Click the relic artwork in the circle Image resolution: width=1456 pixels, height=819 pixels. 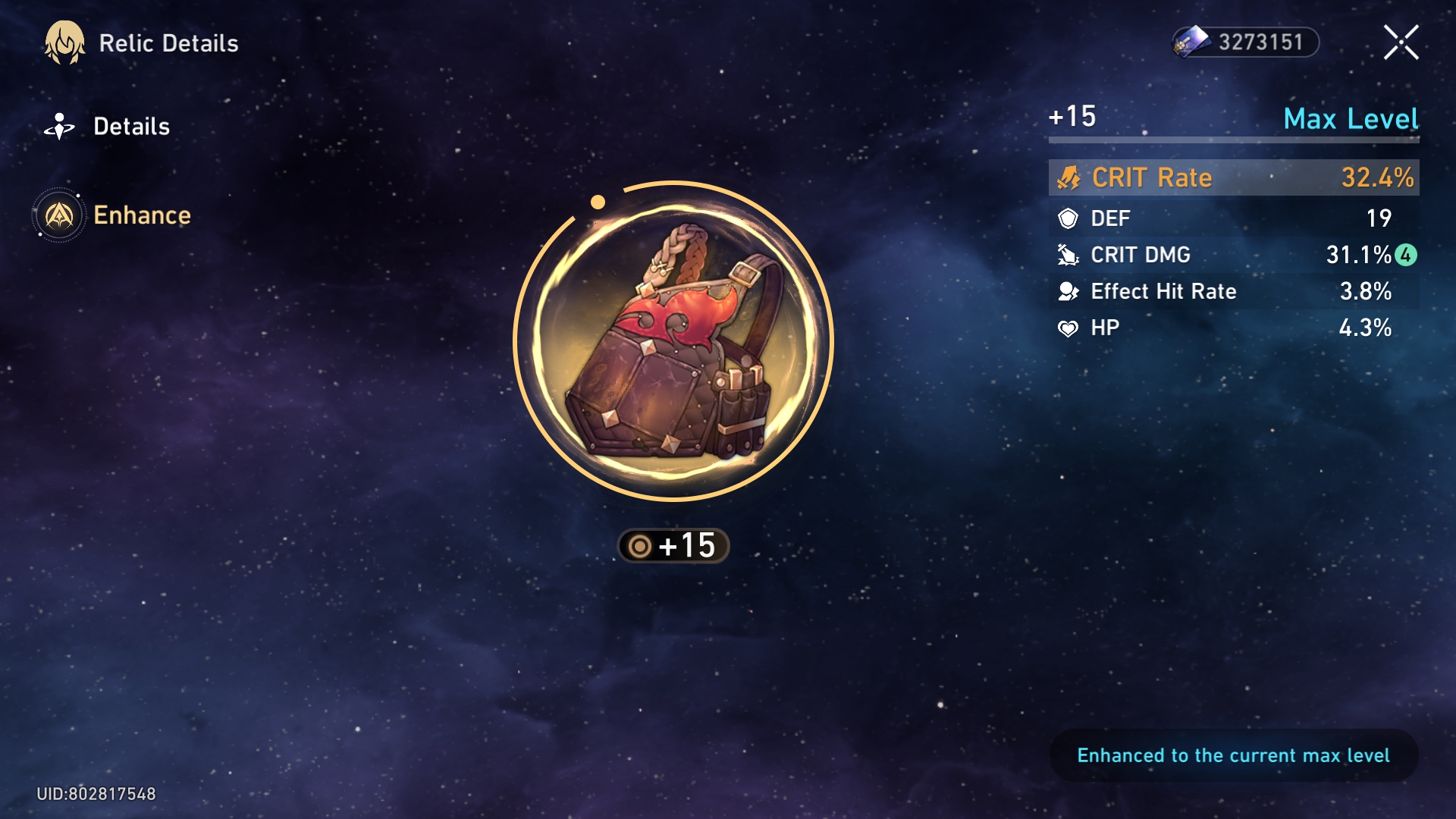pos(673,341)
